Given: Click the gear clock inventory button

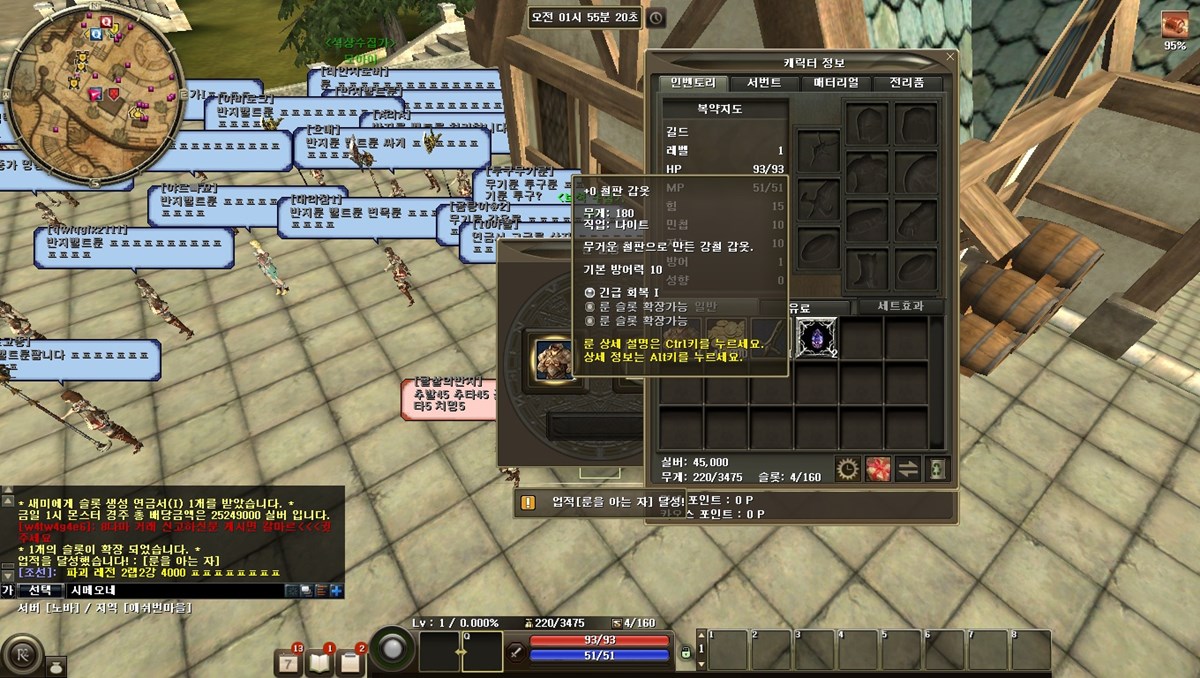Looking at the screenshot, I should (849, 467).
